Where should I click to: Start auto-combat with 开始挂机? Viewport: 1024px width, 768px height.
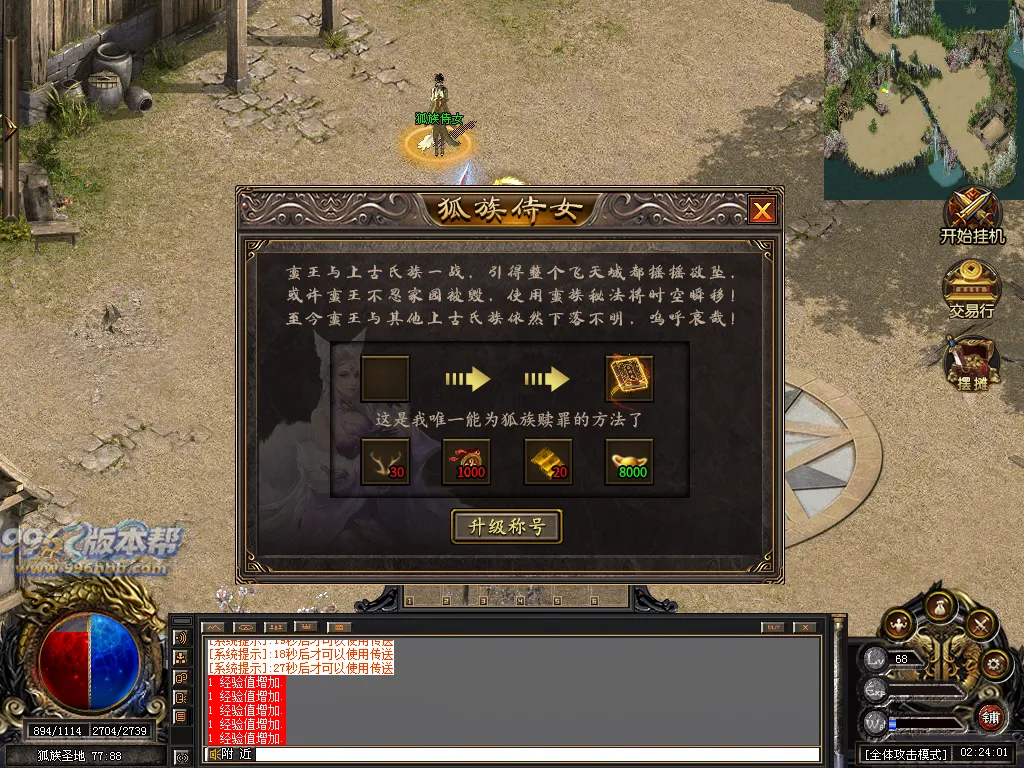(x=972, y=217)
